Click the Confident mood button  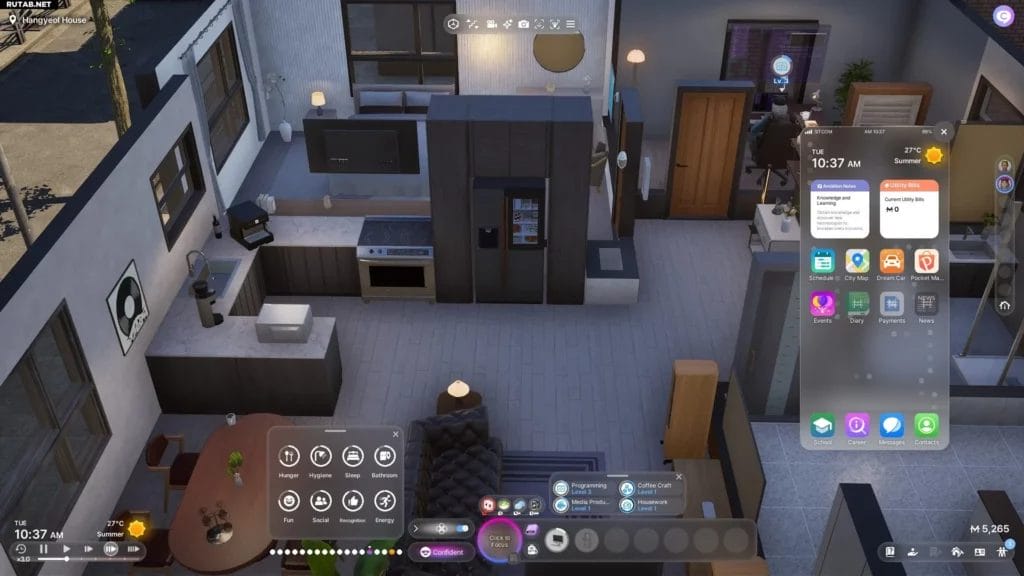(x=440, y=552)
